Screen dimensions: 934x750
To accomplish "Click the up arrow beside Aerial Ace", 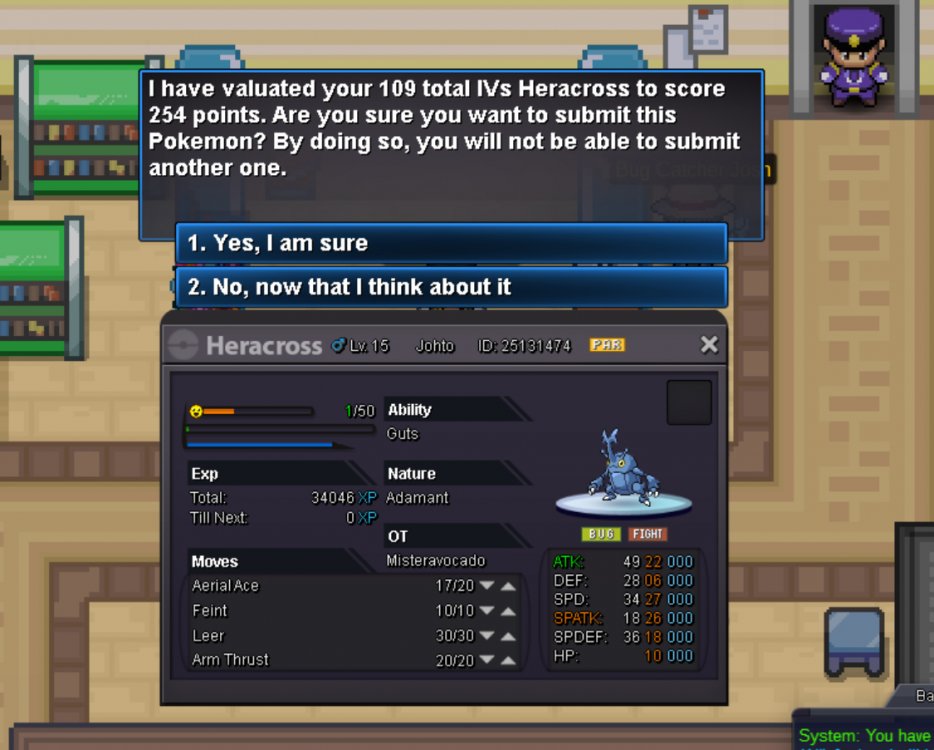I will coord(508,586).
